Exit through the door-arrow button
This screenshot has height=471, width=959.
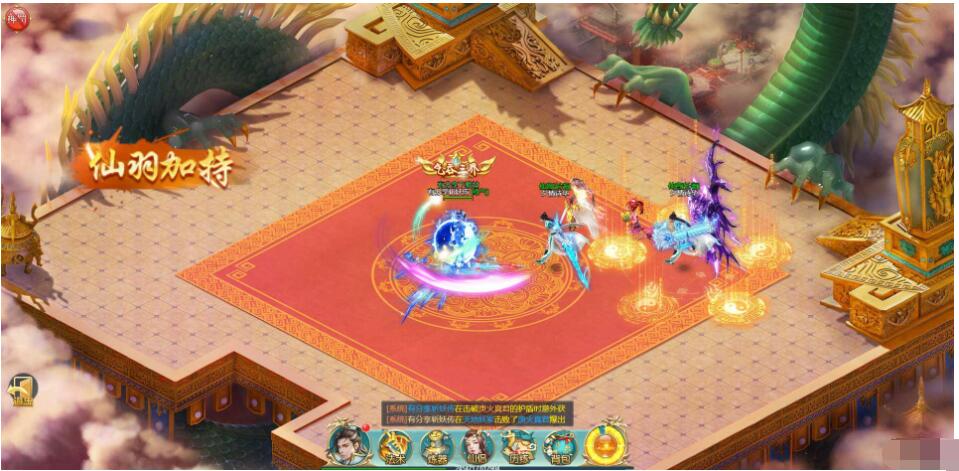click(23, 389)
